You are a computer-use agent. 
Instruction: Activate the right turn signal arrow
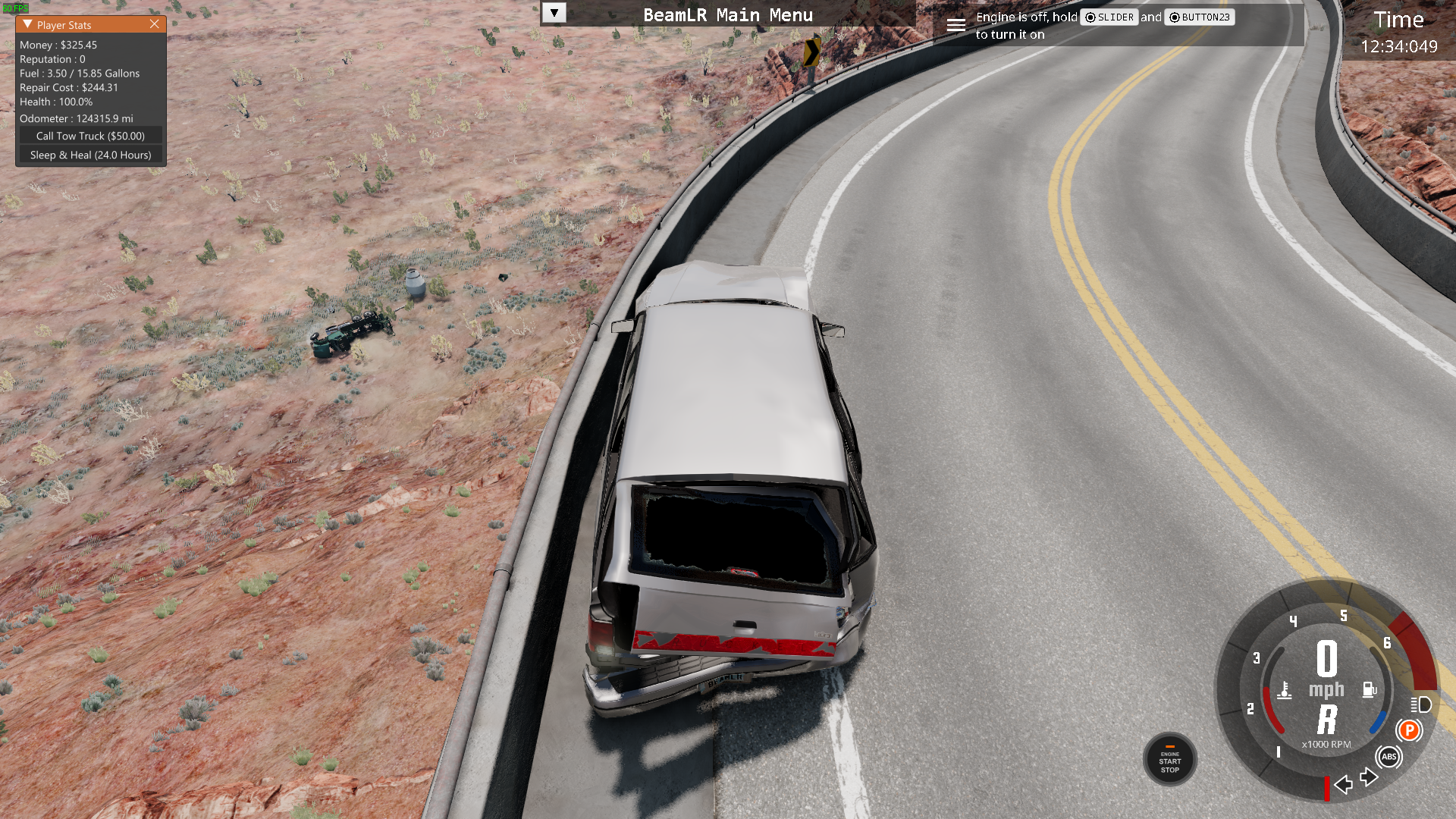tap(1369, 777)
